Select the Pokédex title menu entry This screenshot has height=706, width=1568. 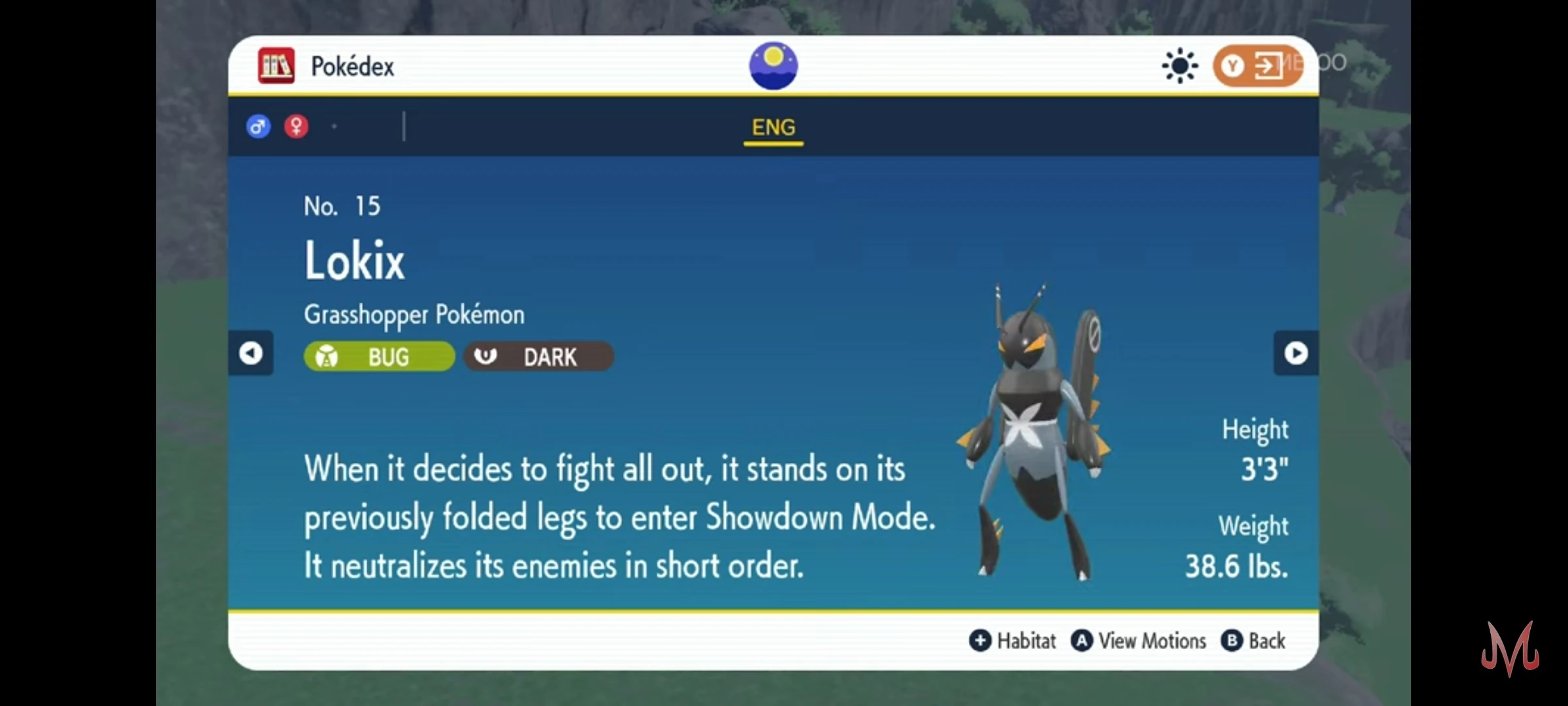point(353,65)
